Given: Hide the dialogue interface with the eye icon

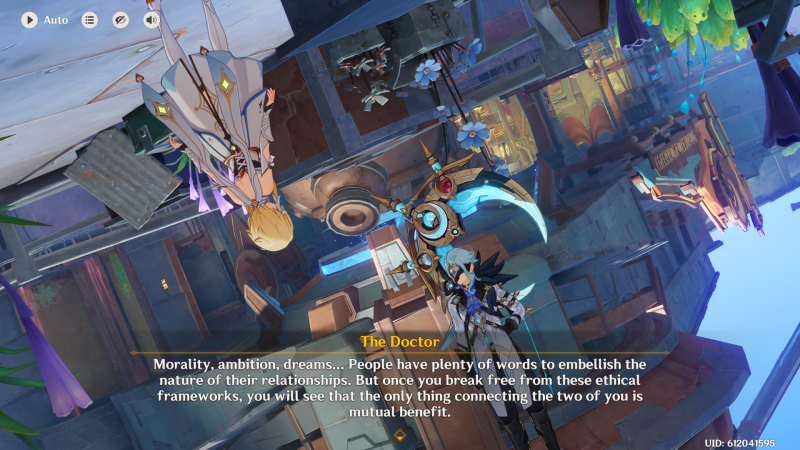Looking at the screenshot, I should click(x=121, y=20).
